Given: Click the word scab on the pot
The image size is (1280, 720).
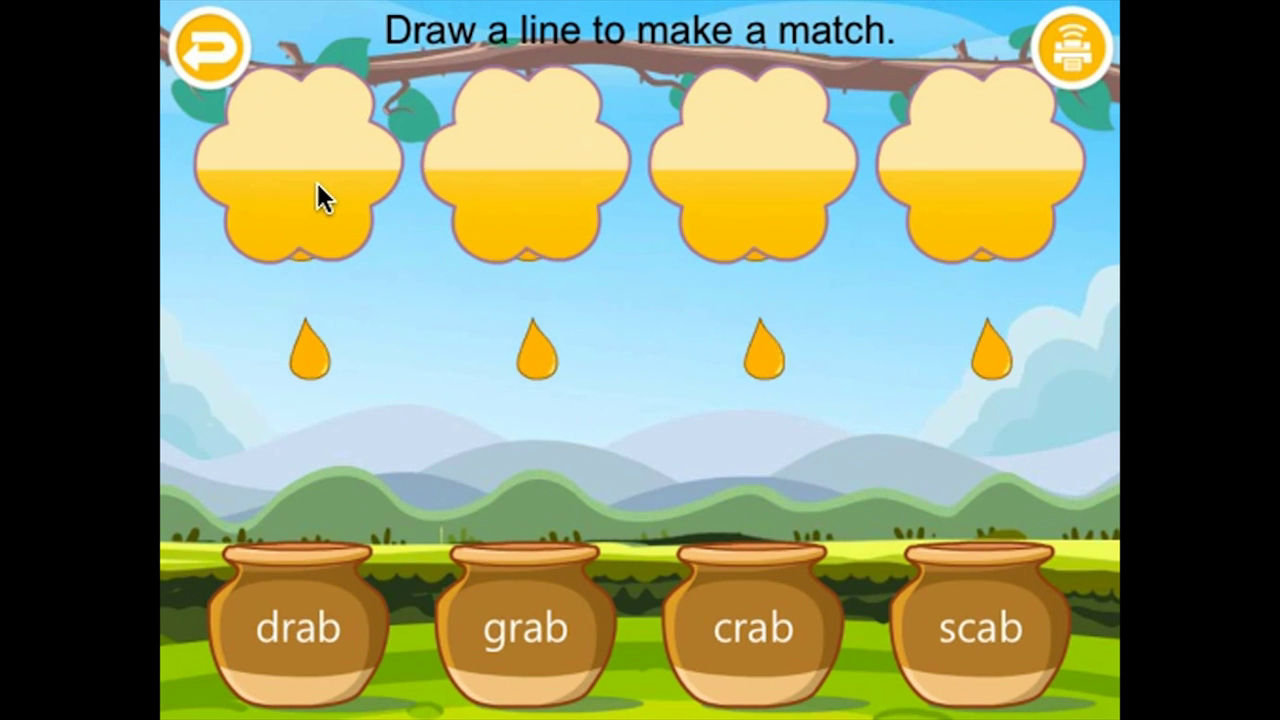Looking at the screenshot, I should 980,628.
